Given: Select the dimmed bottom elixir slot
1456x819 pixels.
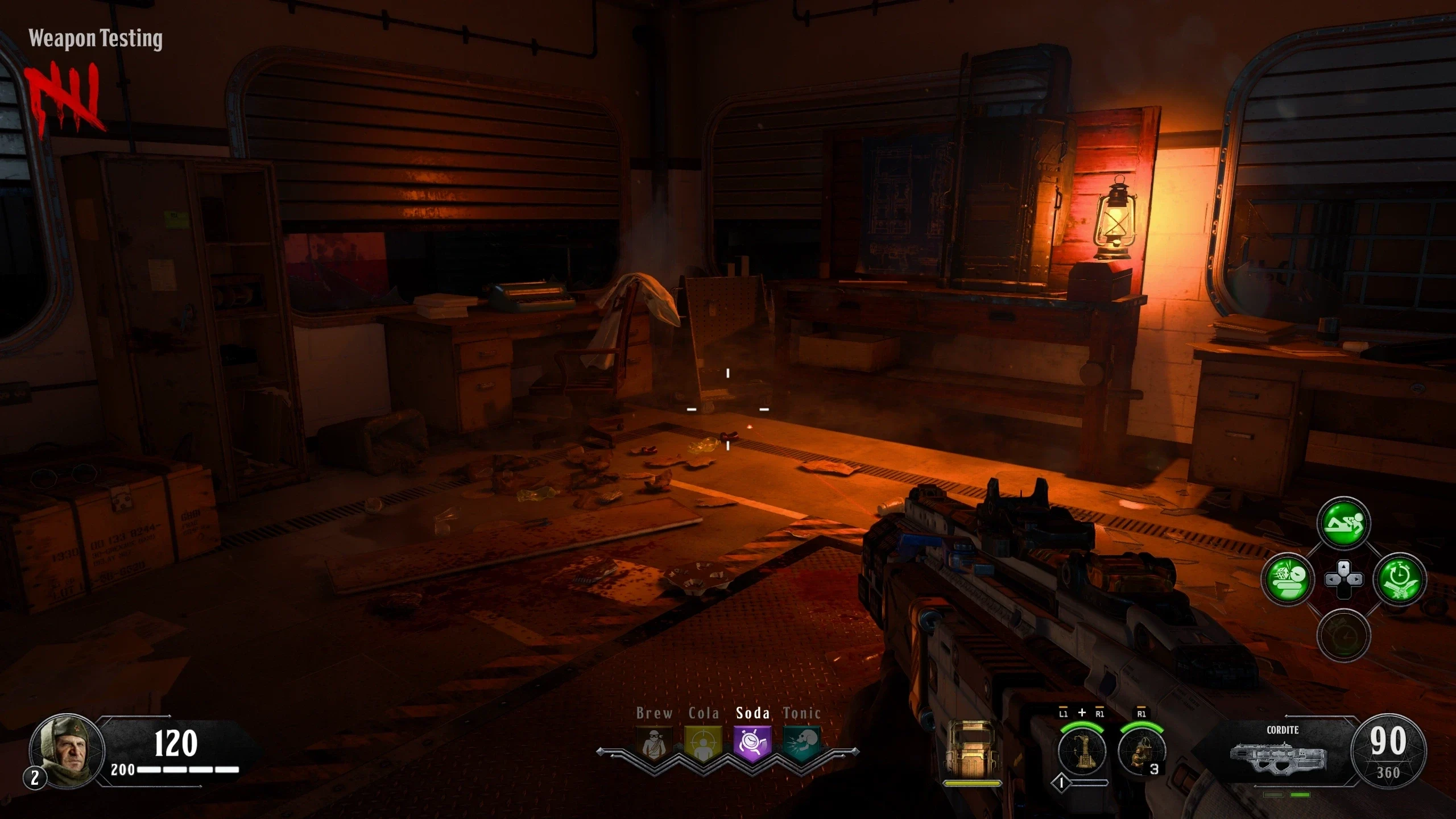Looking at the screenshot, I should tap(1343, 635).
